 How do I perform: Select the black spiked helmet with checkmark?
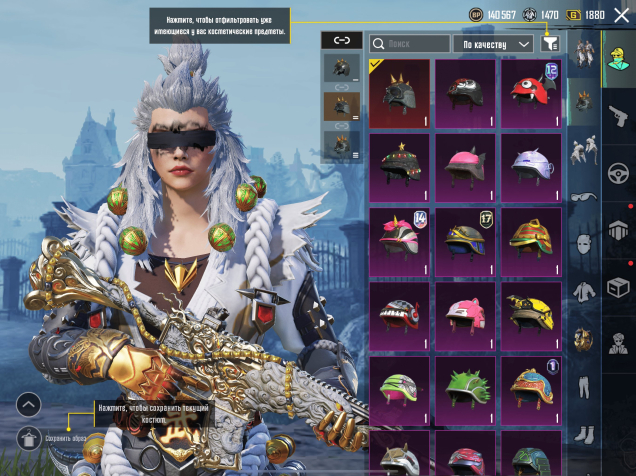point(400,94)
